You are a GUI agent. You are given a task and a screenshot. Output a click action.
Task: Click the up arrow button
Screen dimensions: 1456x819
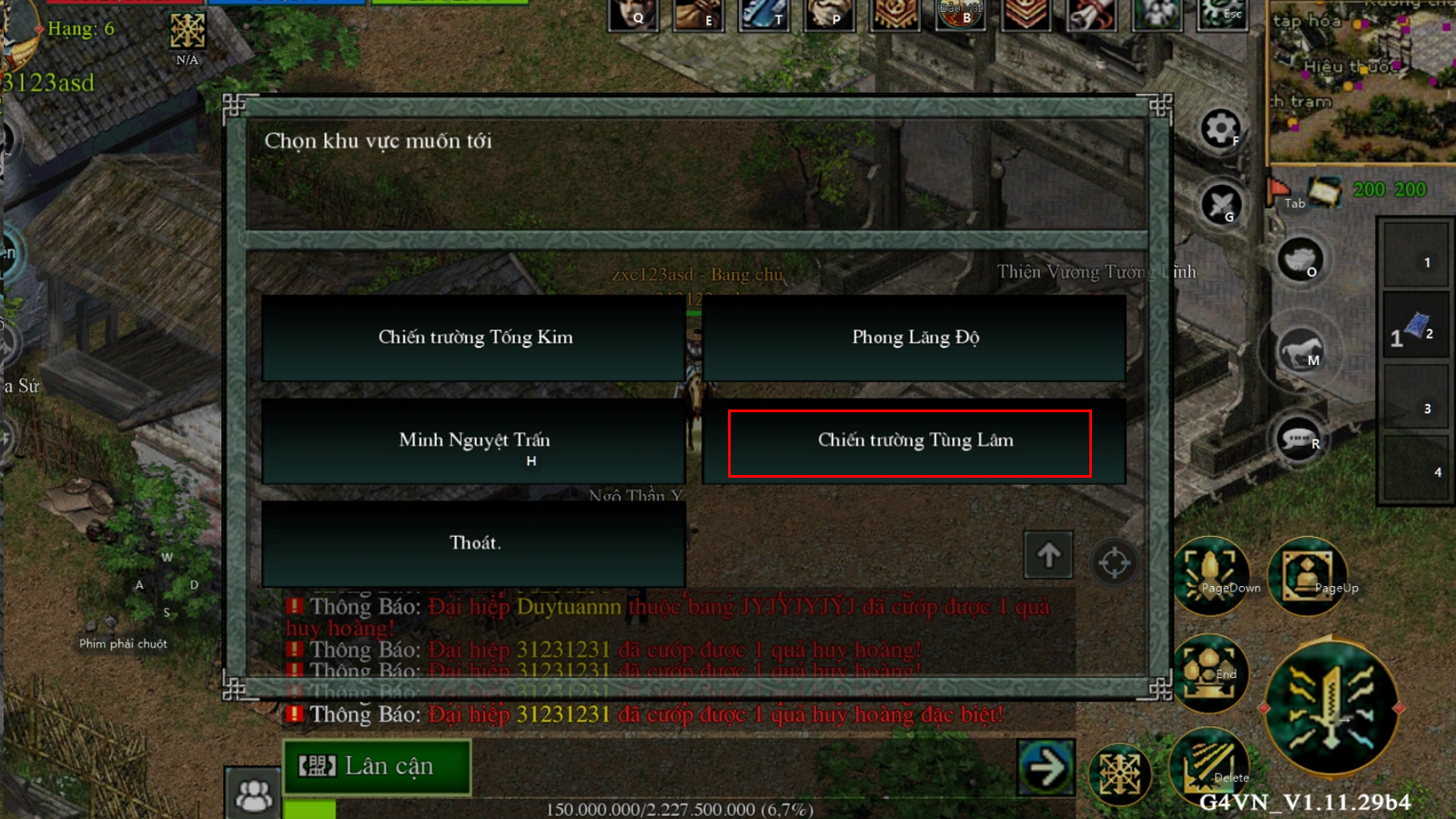pyautogui.click(x=1048, y=555)
